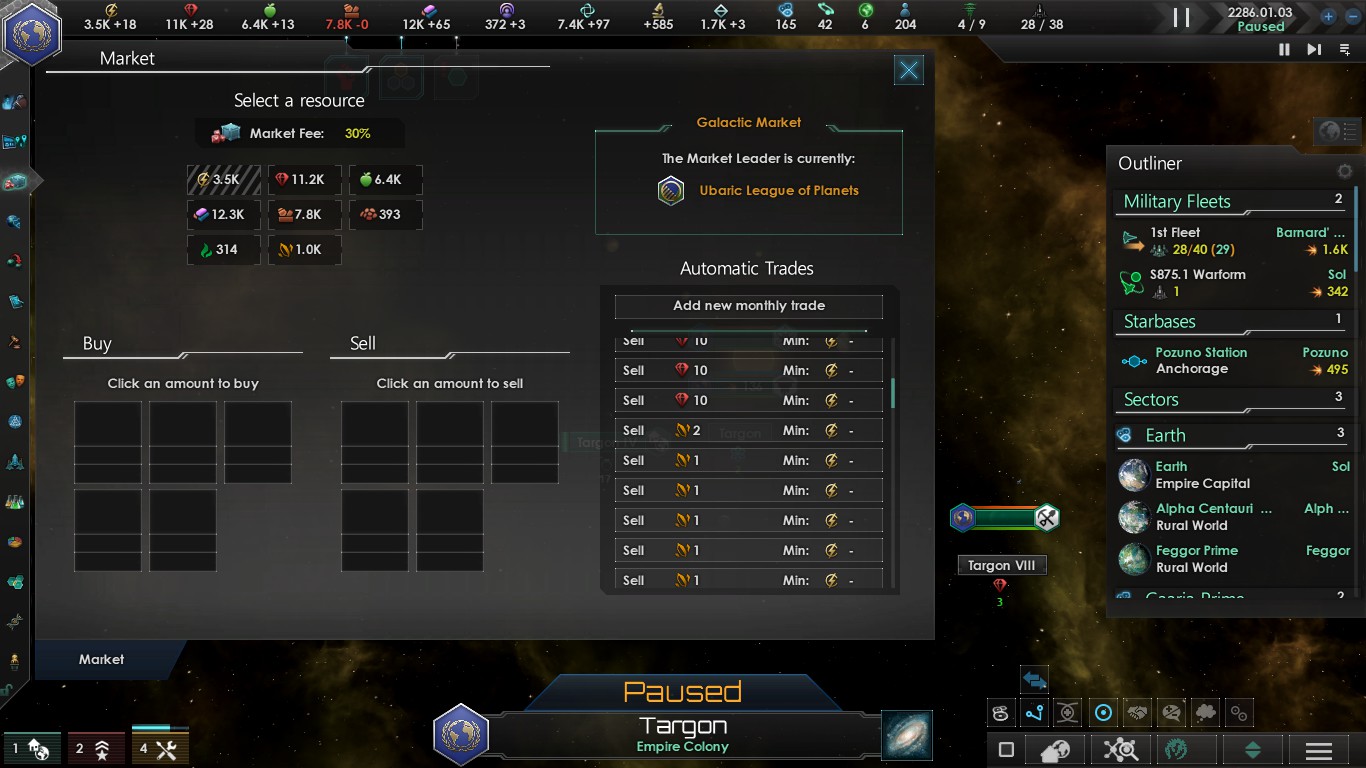This screenshot has height=768, width=1366.
Task: Open the empire flag emblem
Action: click(32, 33)
